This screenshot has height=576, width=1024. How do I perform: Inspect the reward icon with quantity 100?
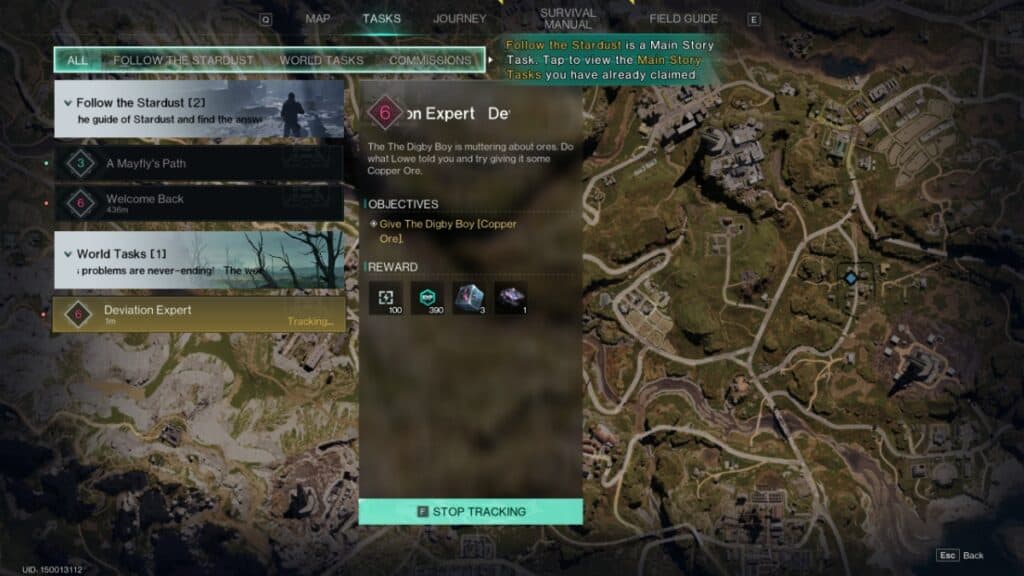[385, 298]
